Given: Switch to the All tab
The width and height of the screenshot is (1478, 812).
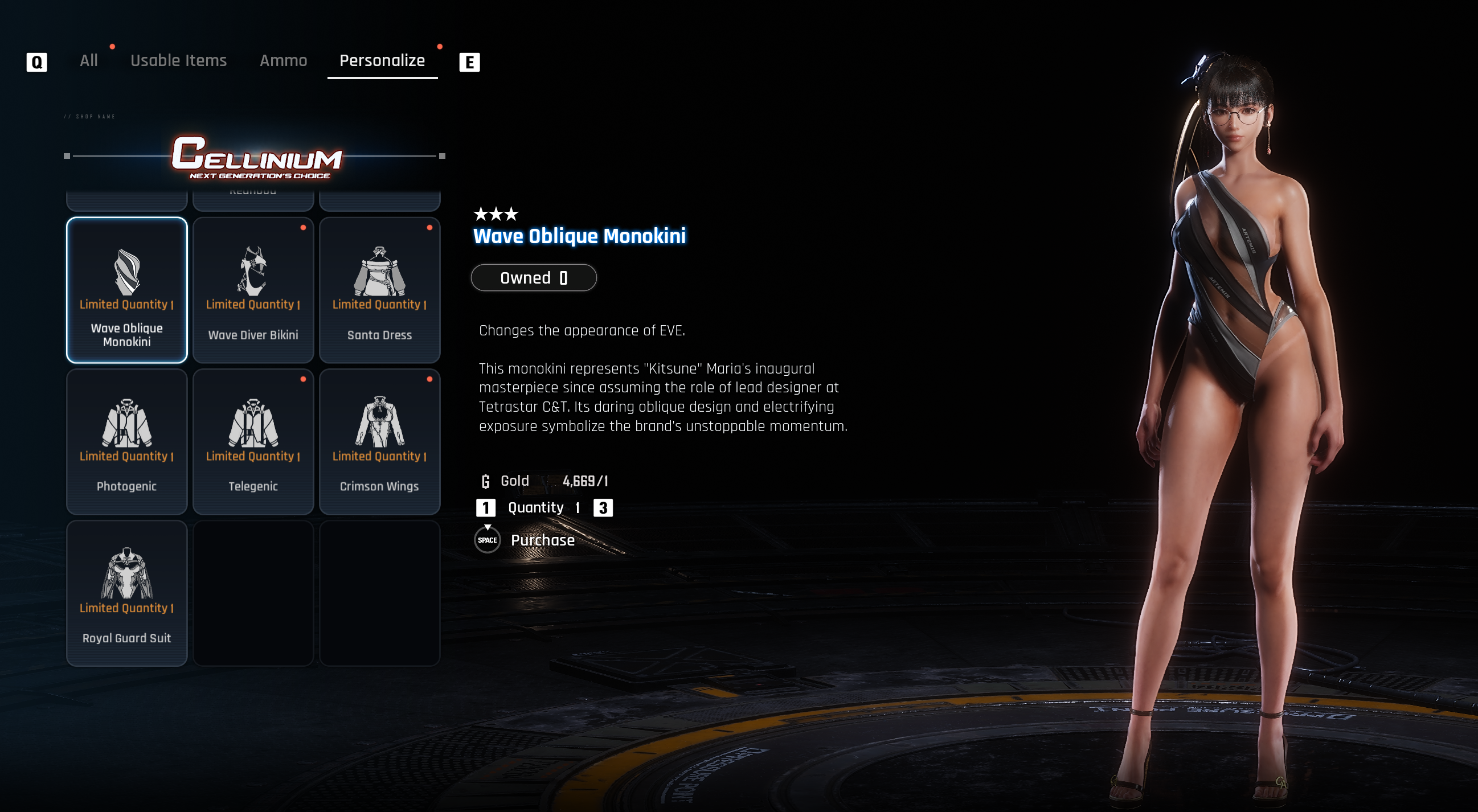Looking at the screenshot, I should pos(88,60).
